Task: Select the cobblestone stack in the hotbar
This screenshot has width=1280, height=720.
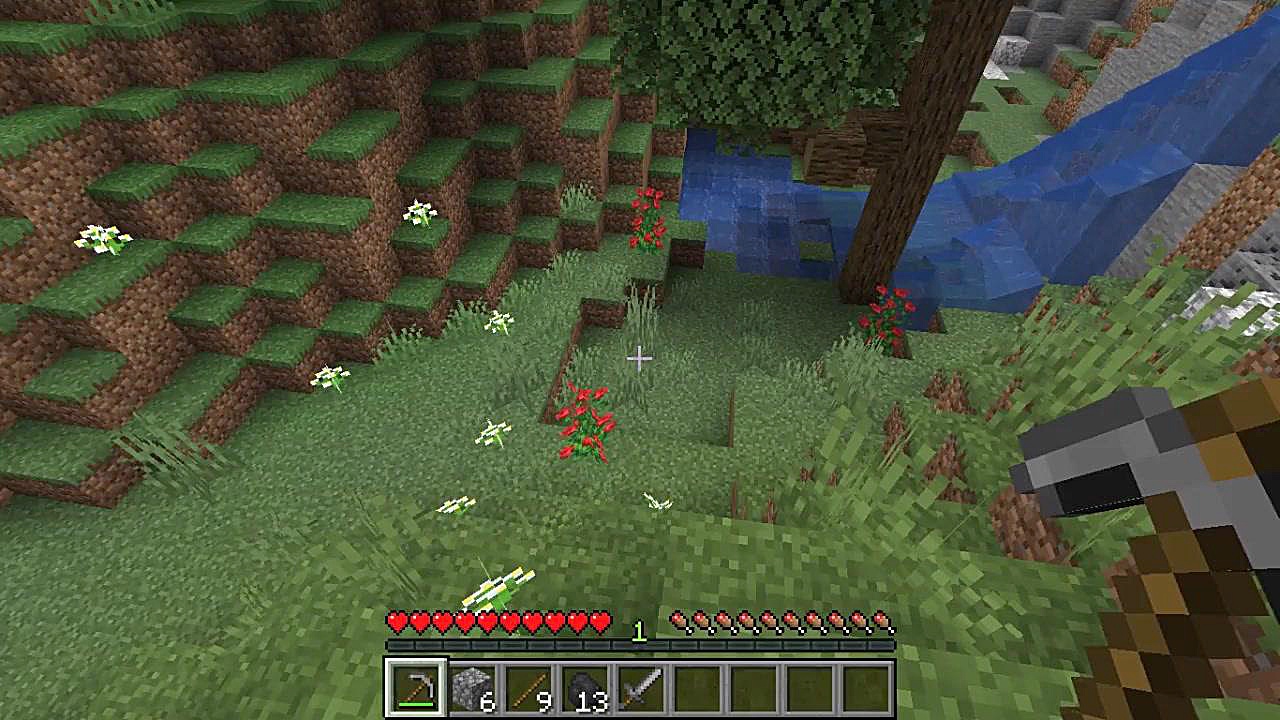Action: pyautogui.click(x=470, y=688)
